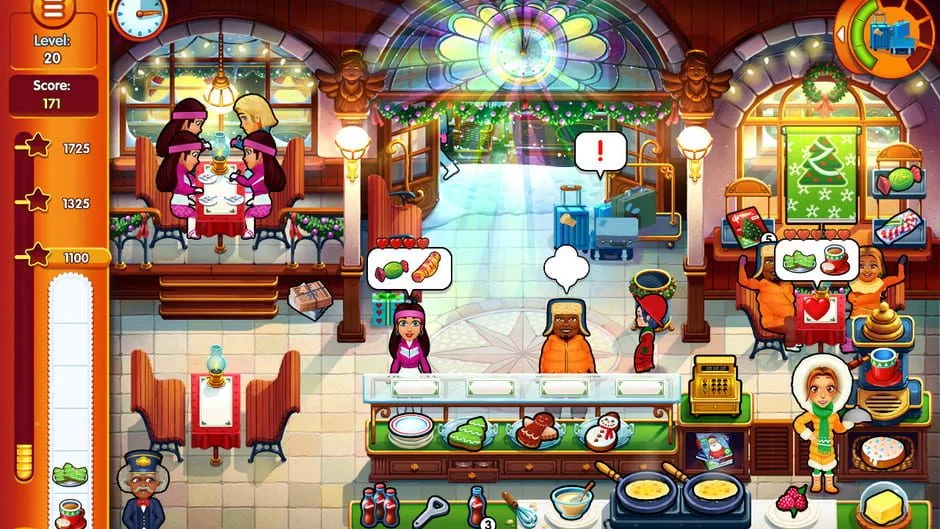Pick up the Christmas tree cookie
This screenshot has height=529, width=940.
[468, 431]
